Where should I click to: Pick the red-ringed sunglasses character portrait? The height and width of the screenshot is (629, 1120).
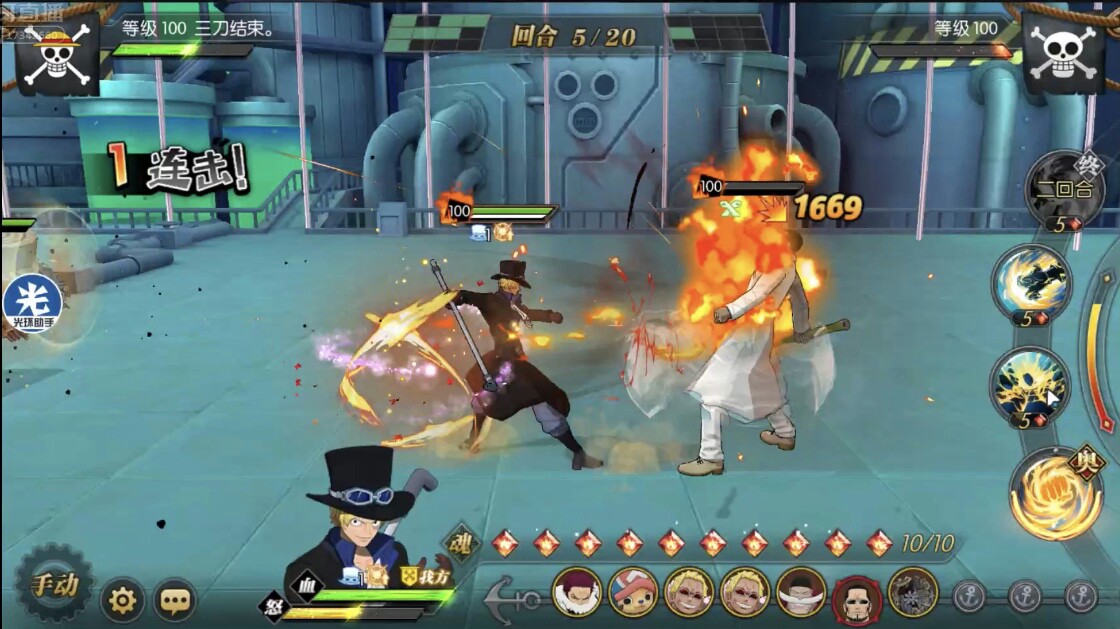[857, 594]
